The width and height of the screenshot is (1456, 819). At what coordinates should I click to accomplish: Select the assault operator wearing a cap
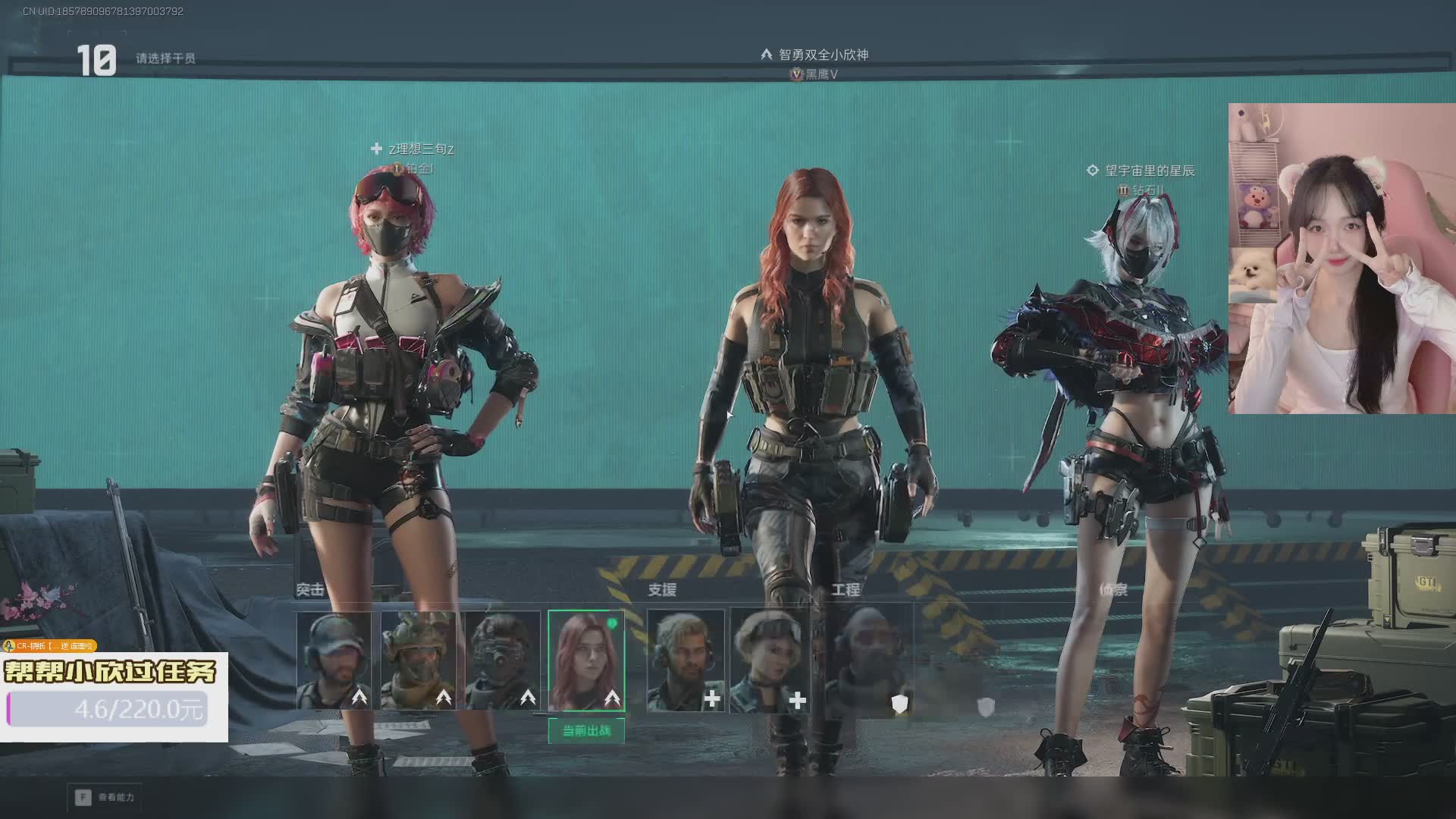[334, 661]
